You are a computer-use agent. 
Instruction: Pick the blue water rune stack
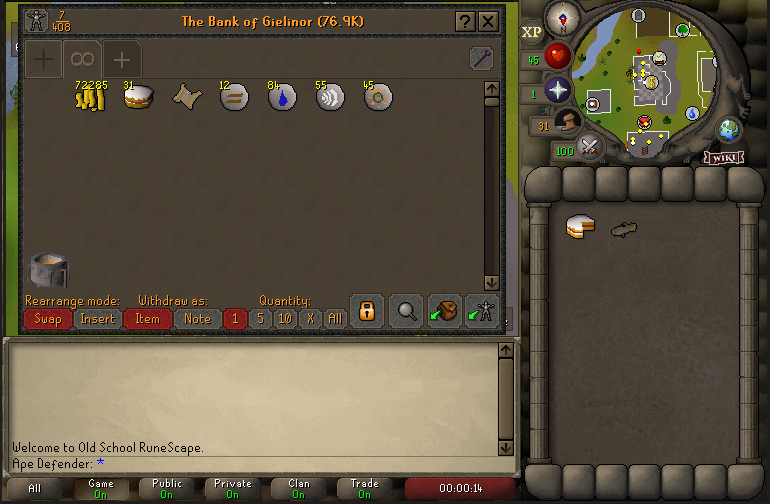[x=282, y=98]
